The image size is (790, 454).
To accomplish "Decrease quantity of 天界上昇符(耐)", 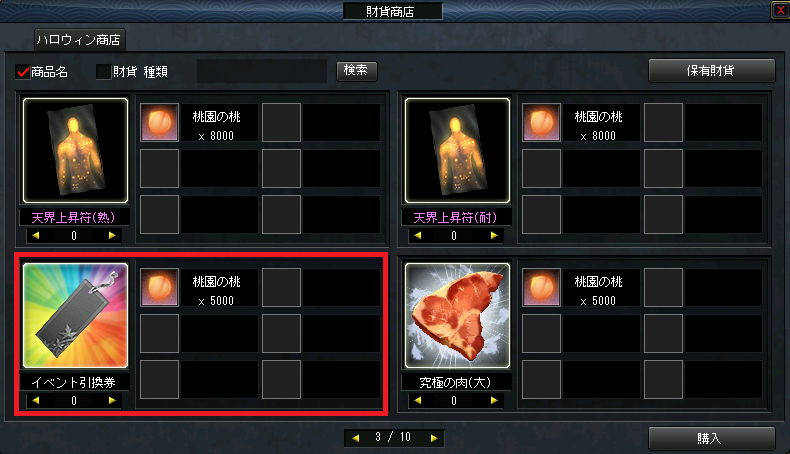I will 420,236.
